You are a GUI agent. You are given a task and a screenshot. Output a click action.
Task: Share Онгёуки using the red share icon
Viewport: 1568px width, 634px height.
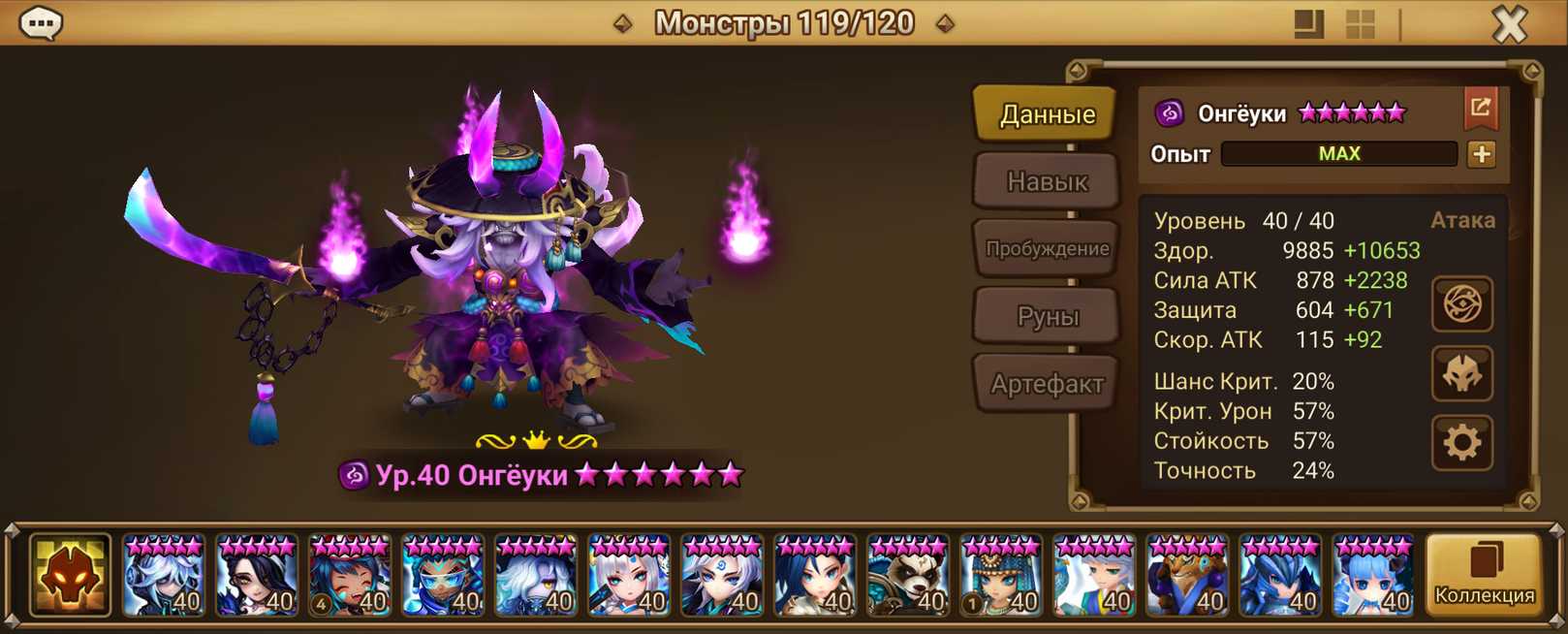[1481, 108]
